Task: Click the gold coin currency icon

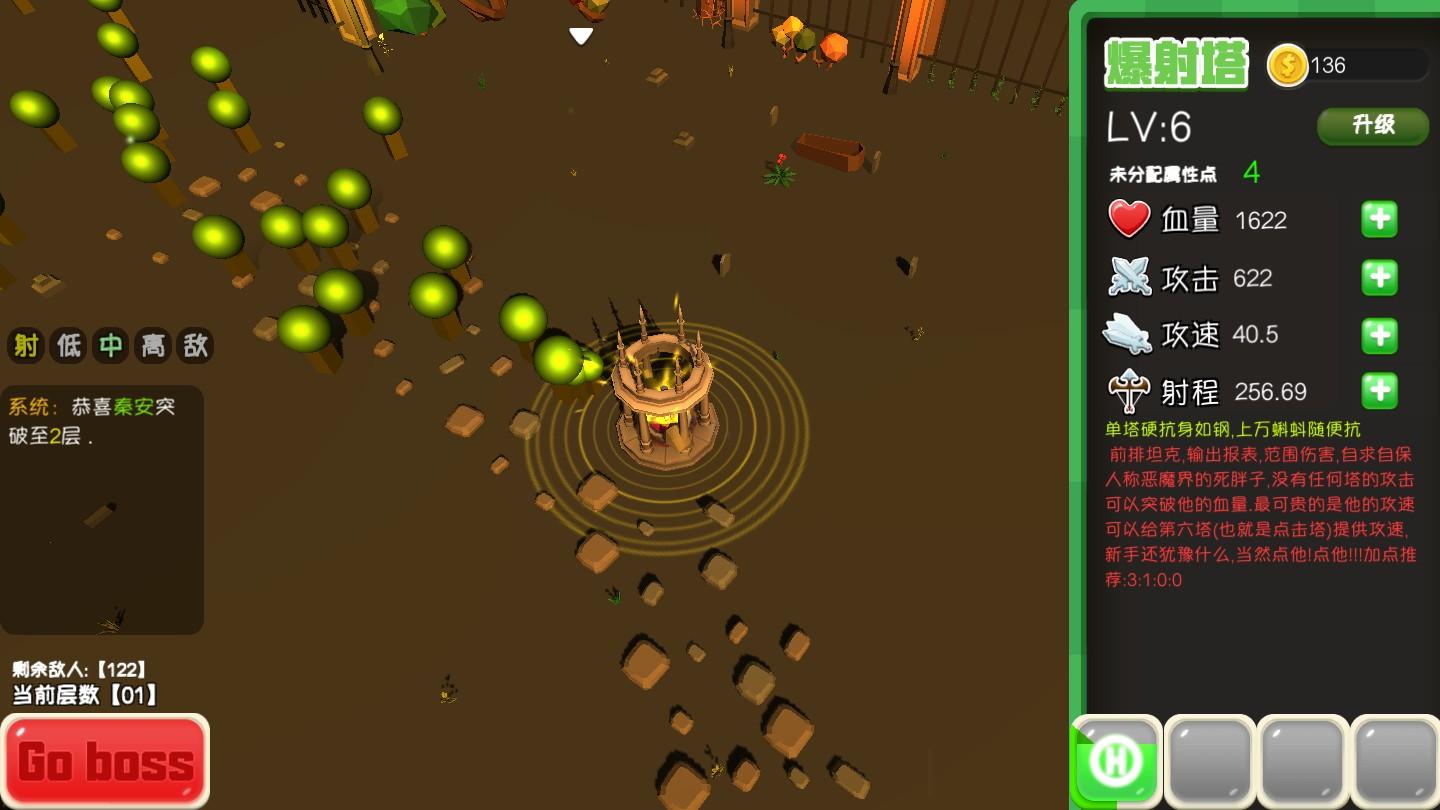Action: tap(1287, 66)
